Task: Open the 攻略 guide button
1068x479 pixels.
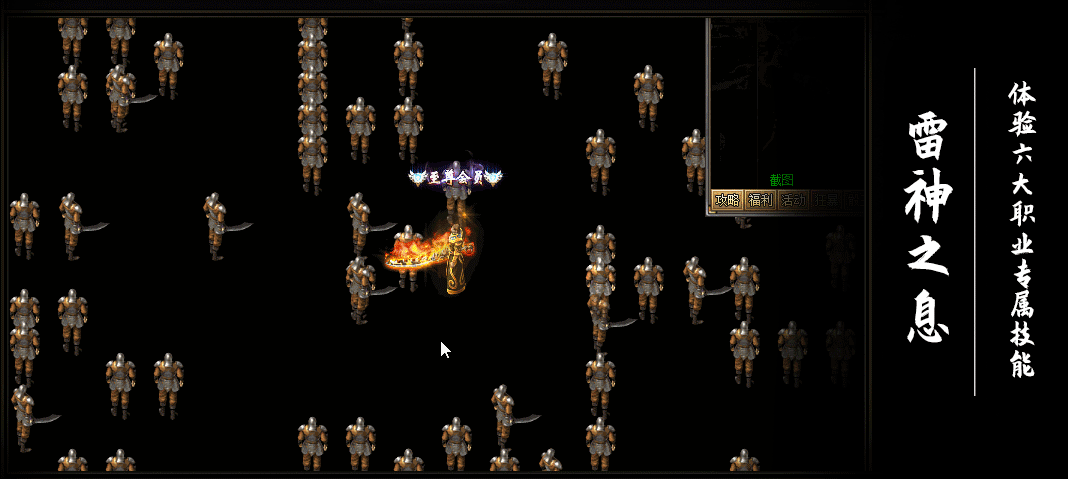Action: click(x=727, y=200)
